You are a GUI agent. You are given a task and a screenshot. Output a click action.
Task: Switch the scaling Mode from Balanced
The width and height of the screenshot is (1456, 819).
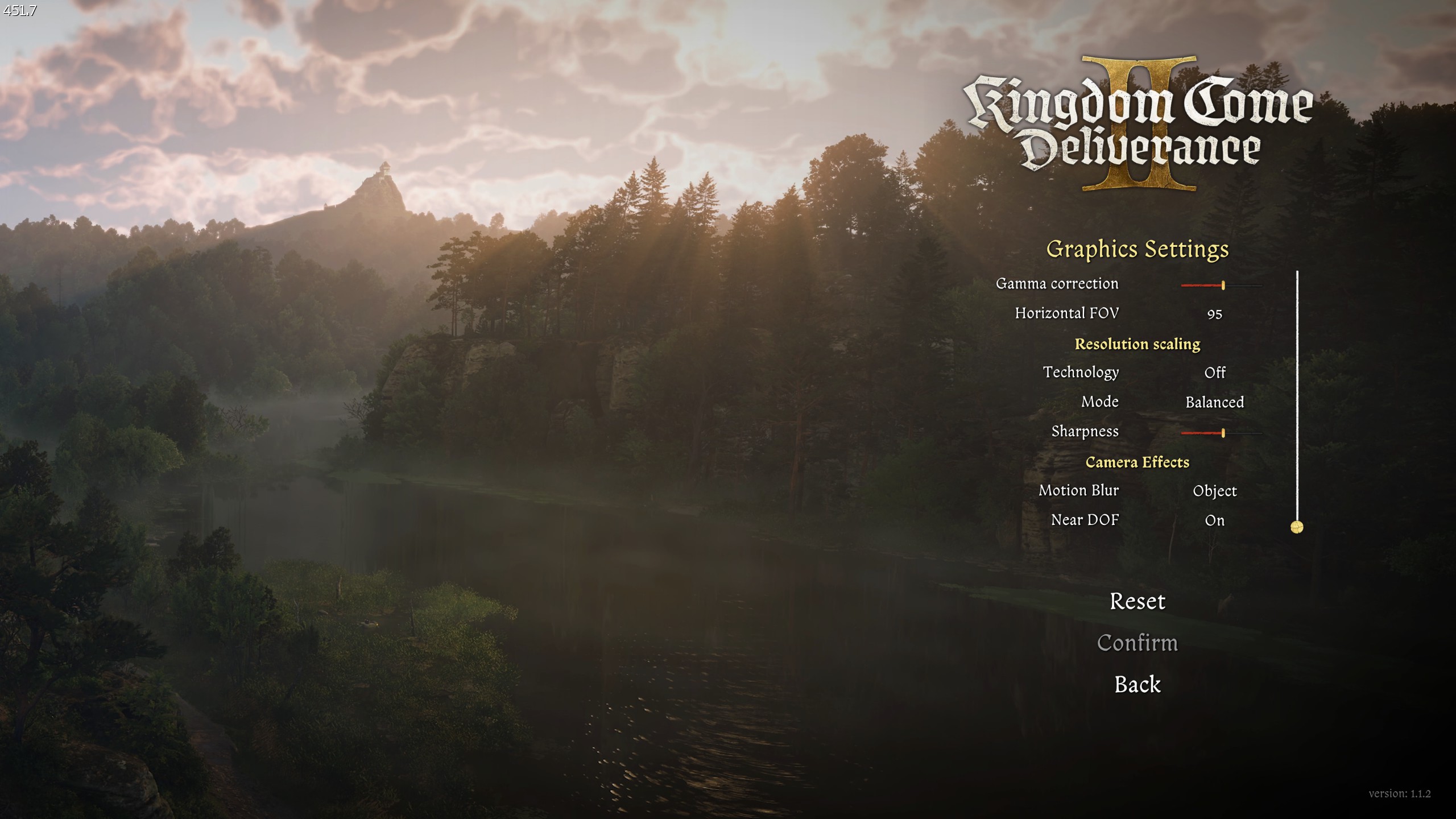(1214, 403)
